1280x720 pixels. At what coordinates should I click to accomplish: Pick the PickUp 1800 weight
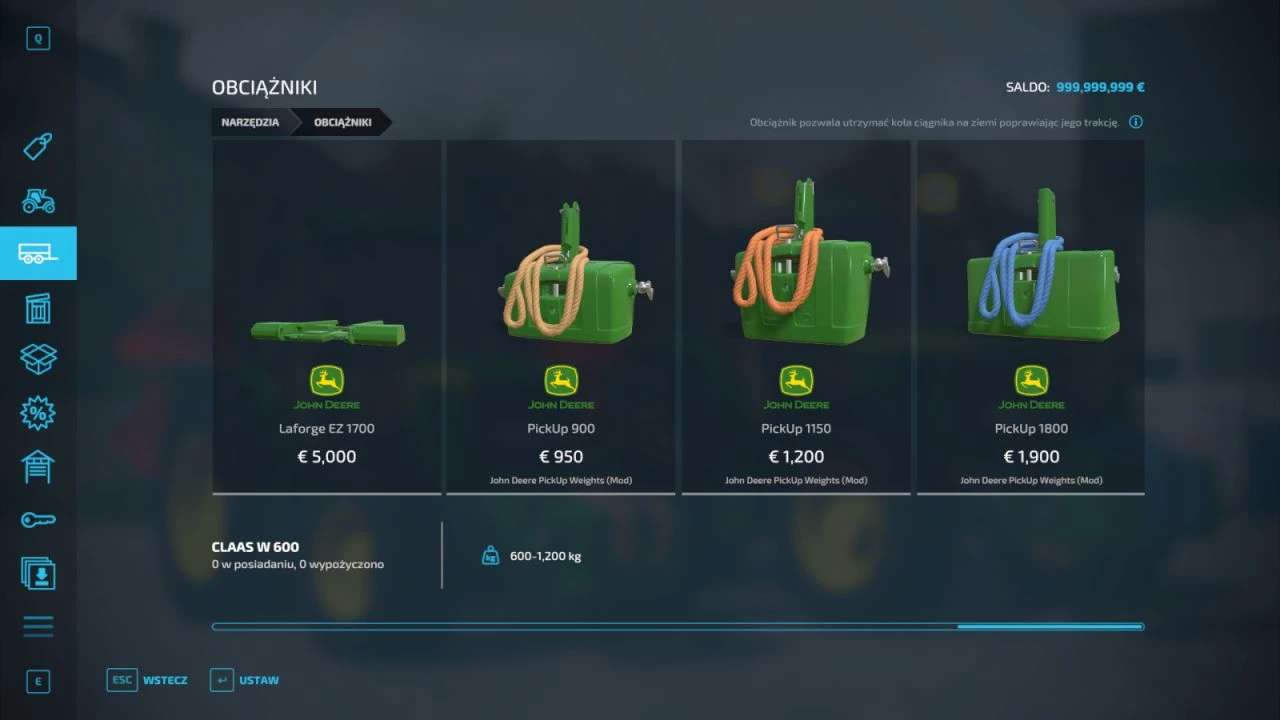click(1031, 317)
